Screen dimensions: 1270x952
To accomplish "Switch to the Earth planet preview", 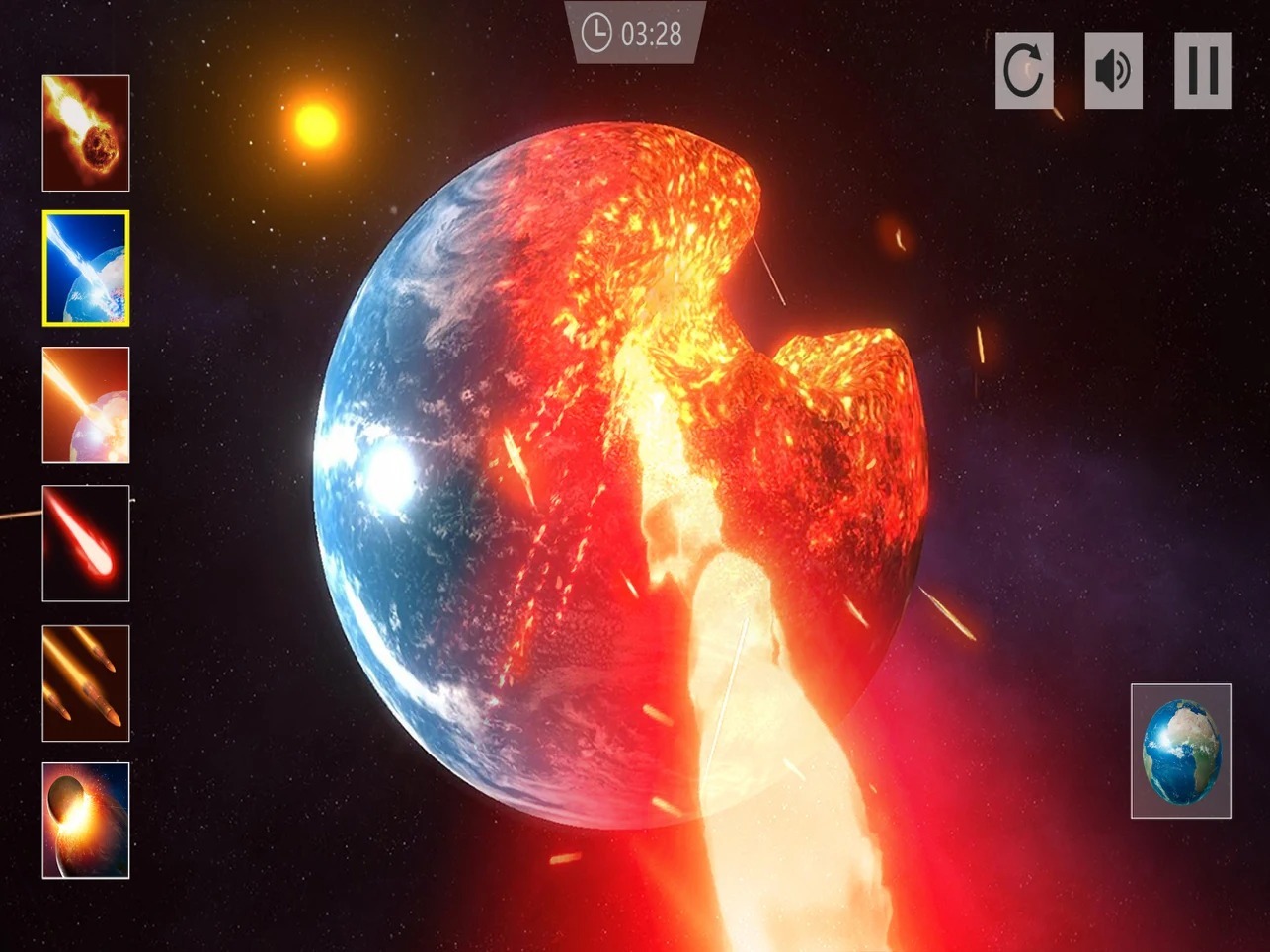I will 1181,752.
